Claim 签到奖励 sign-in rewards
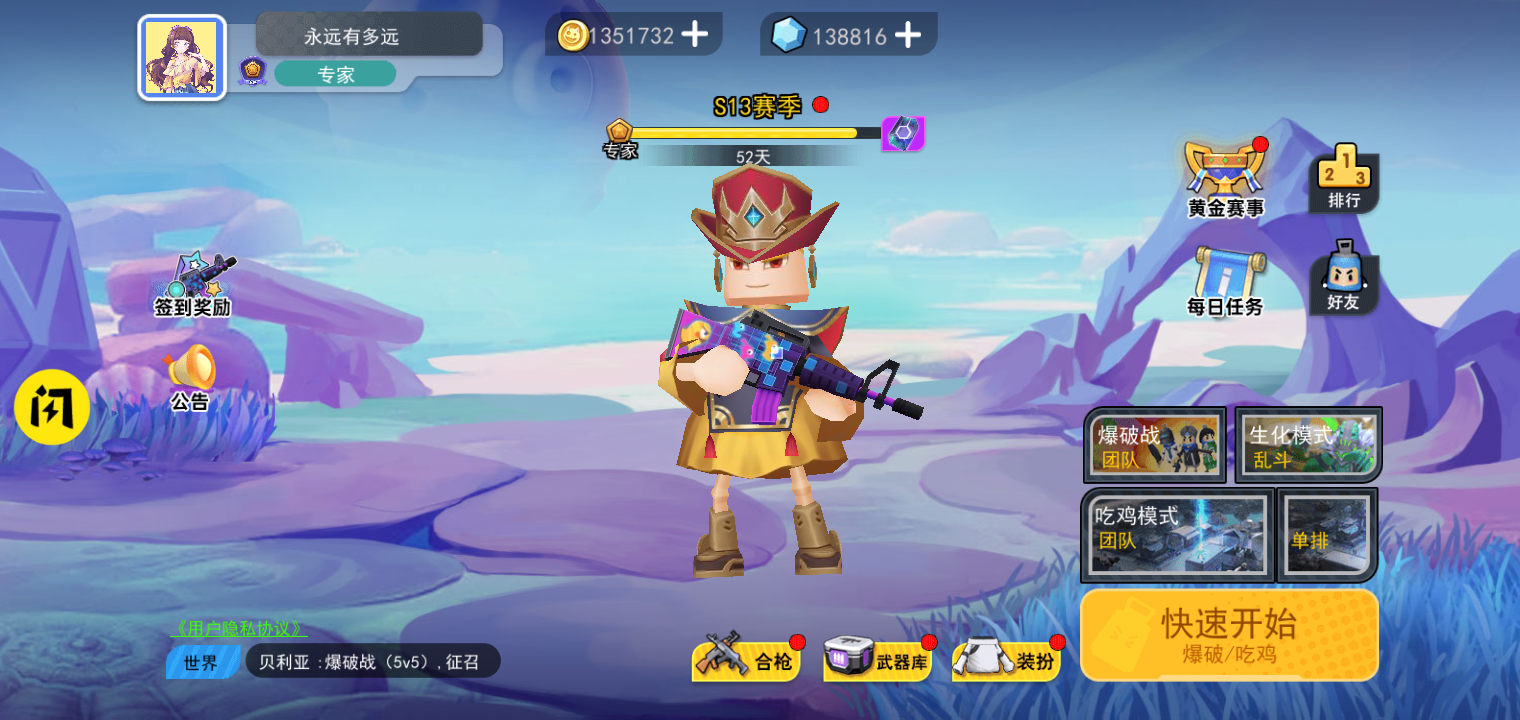1520x720 pixels. click(193, 285)
